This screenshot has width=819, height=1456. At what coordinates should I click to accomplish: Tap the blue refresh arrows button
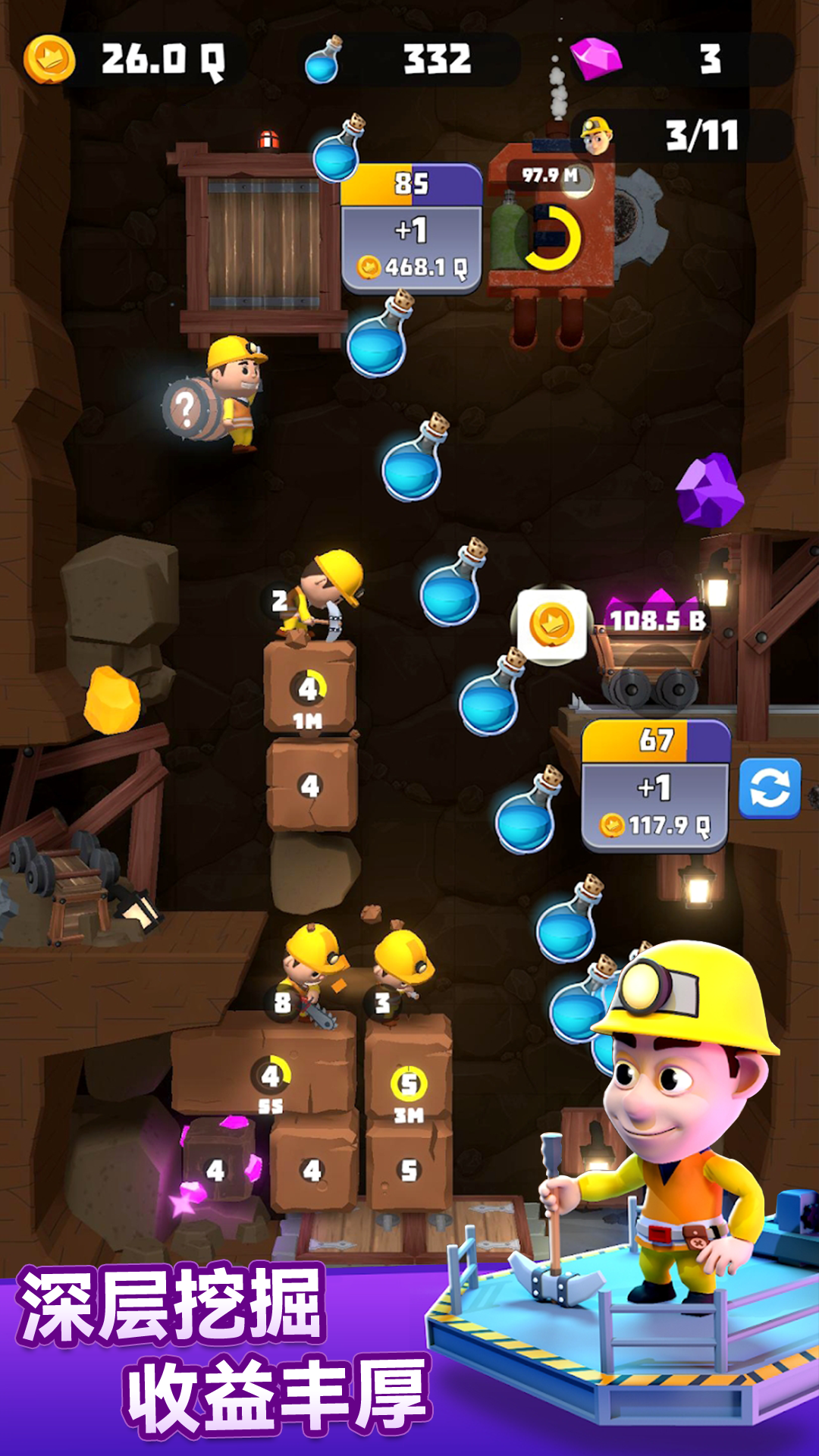tap(769, 789)
